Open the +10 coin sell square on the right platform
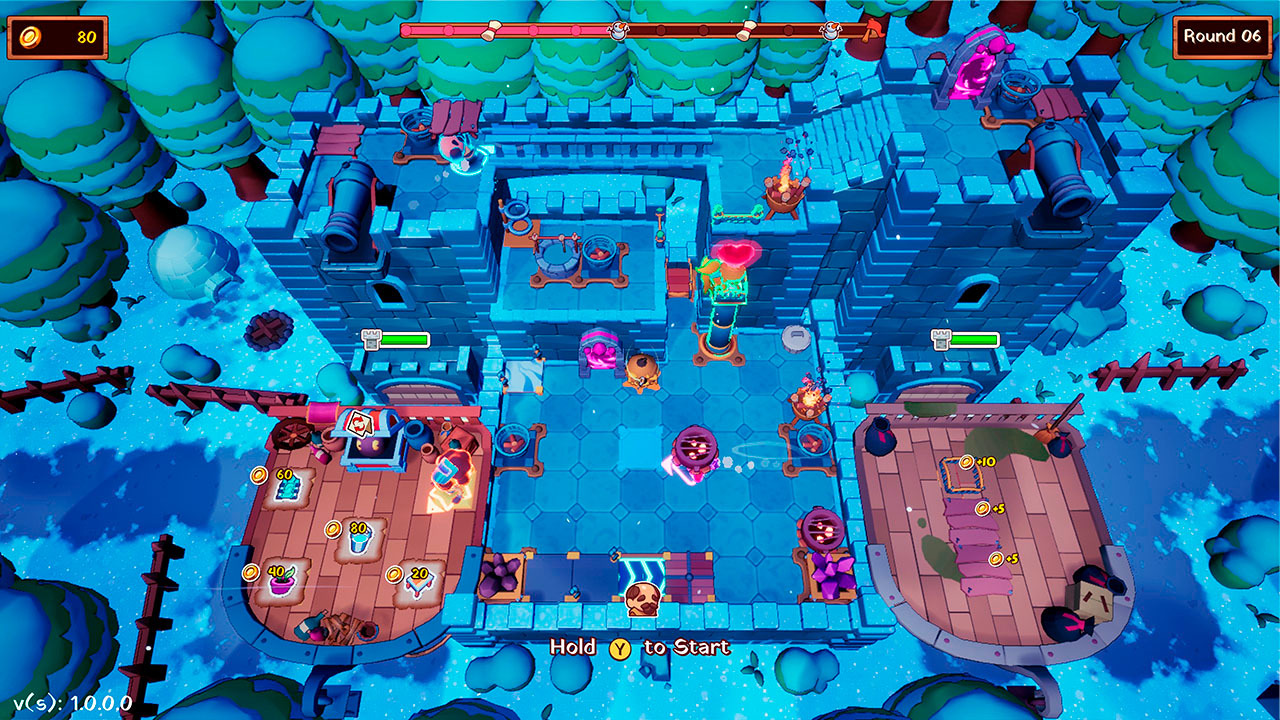1280x720 pixels. 963,475
